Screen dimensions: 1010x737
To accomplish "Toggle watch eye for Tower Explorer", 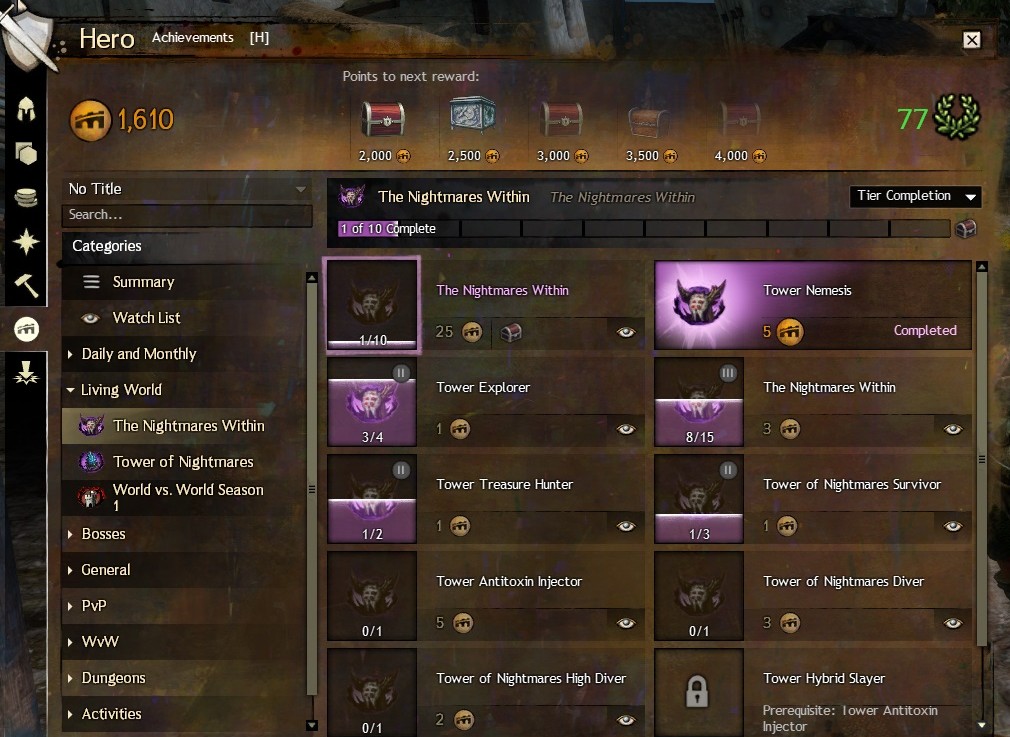I will pos(626,429).
